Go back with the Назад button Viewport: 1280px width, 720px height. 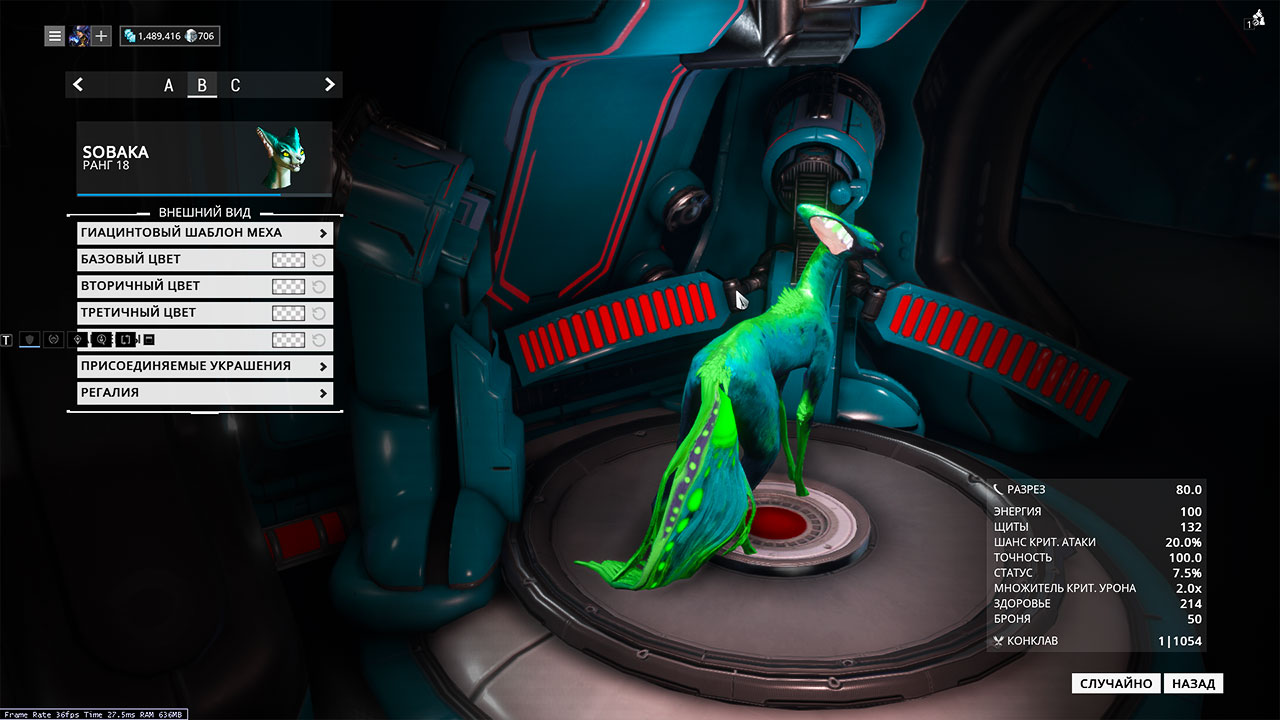click(1193, 684)
